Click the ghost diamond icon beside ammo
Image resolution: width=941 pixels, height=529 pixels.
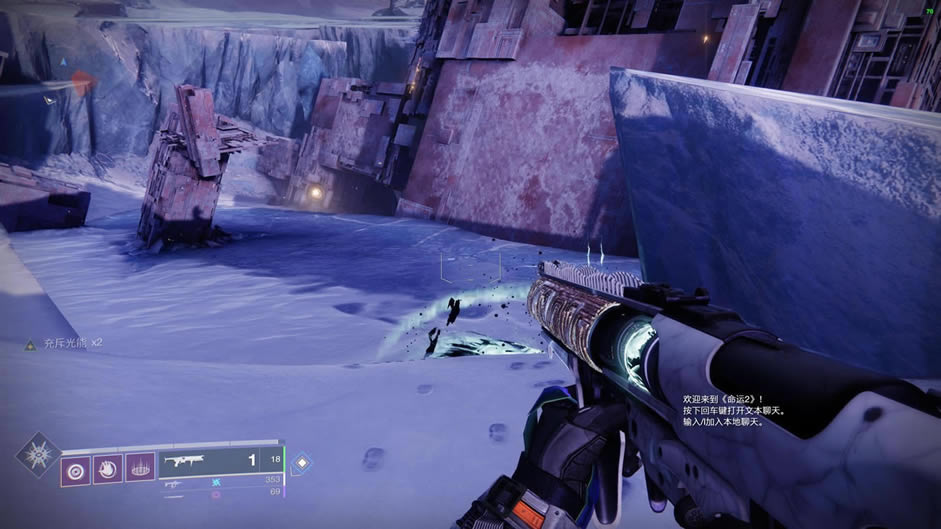pos(302,463)
